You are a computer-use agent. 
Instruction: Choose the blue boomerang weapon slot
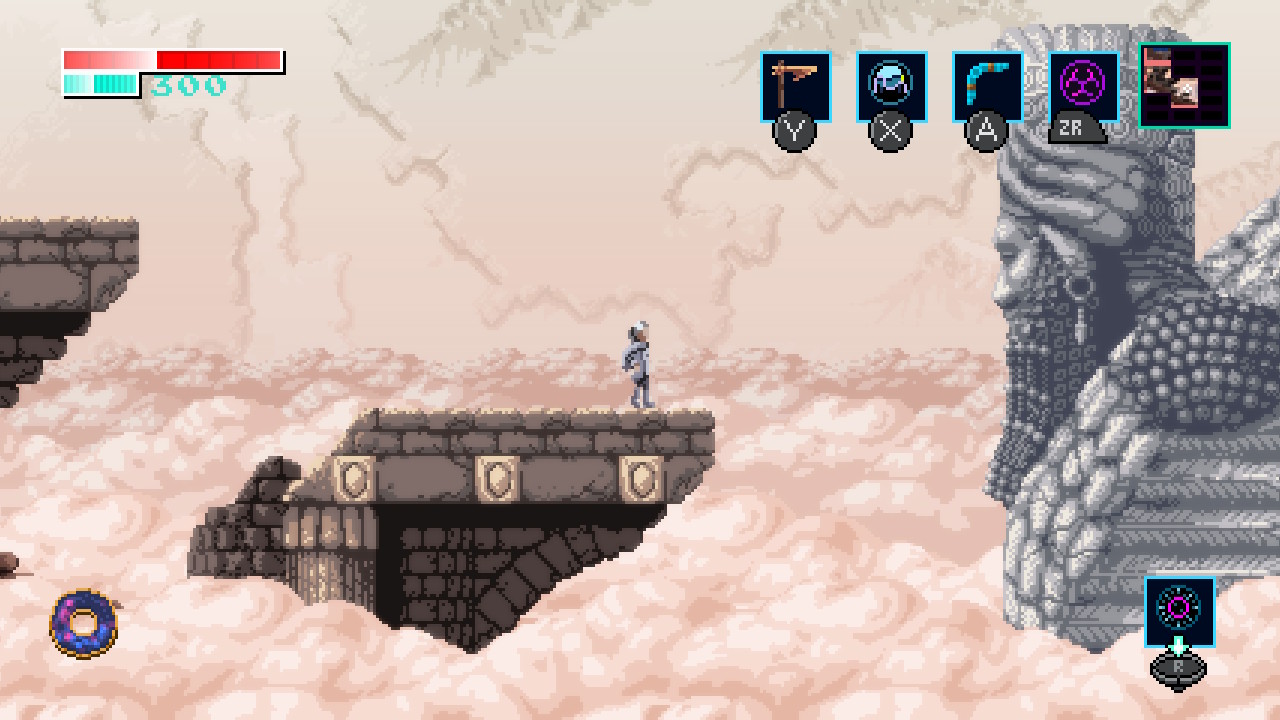(987, 87)
